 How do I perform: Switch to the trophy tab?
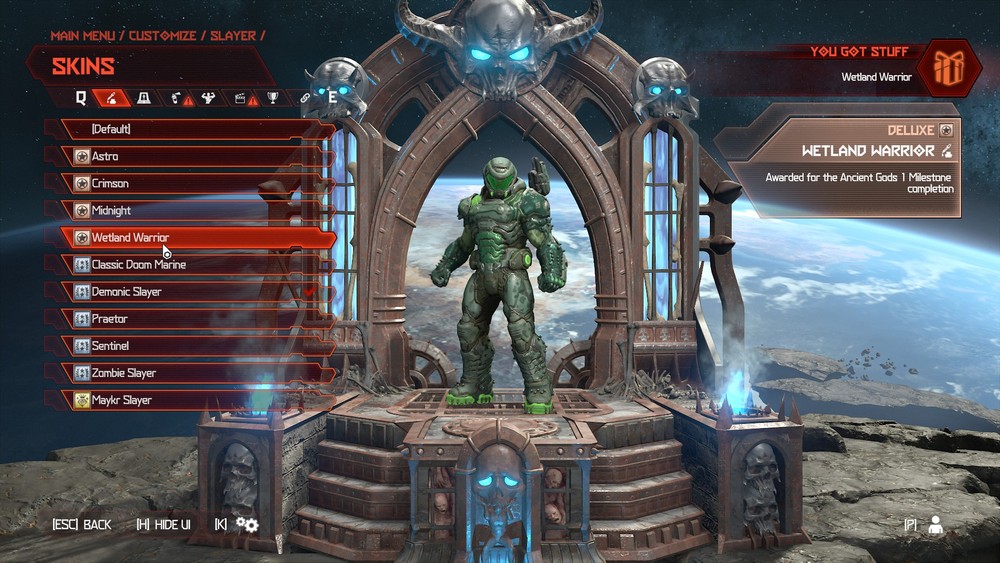[x=271, y=98]
